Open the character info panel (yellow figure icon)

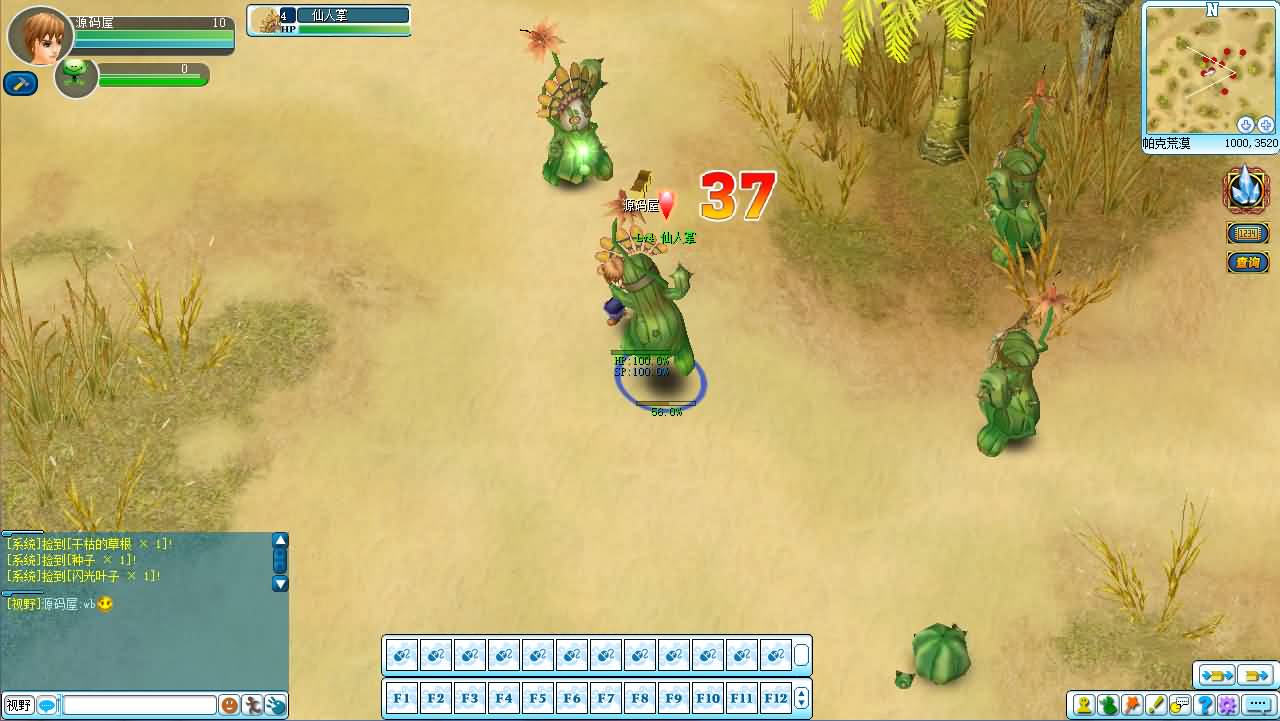coord(1084,705)
